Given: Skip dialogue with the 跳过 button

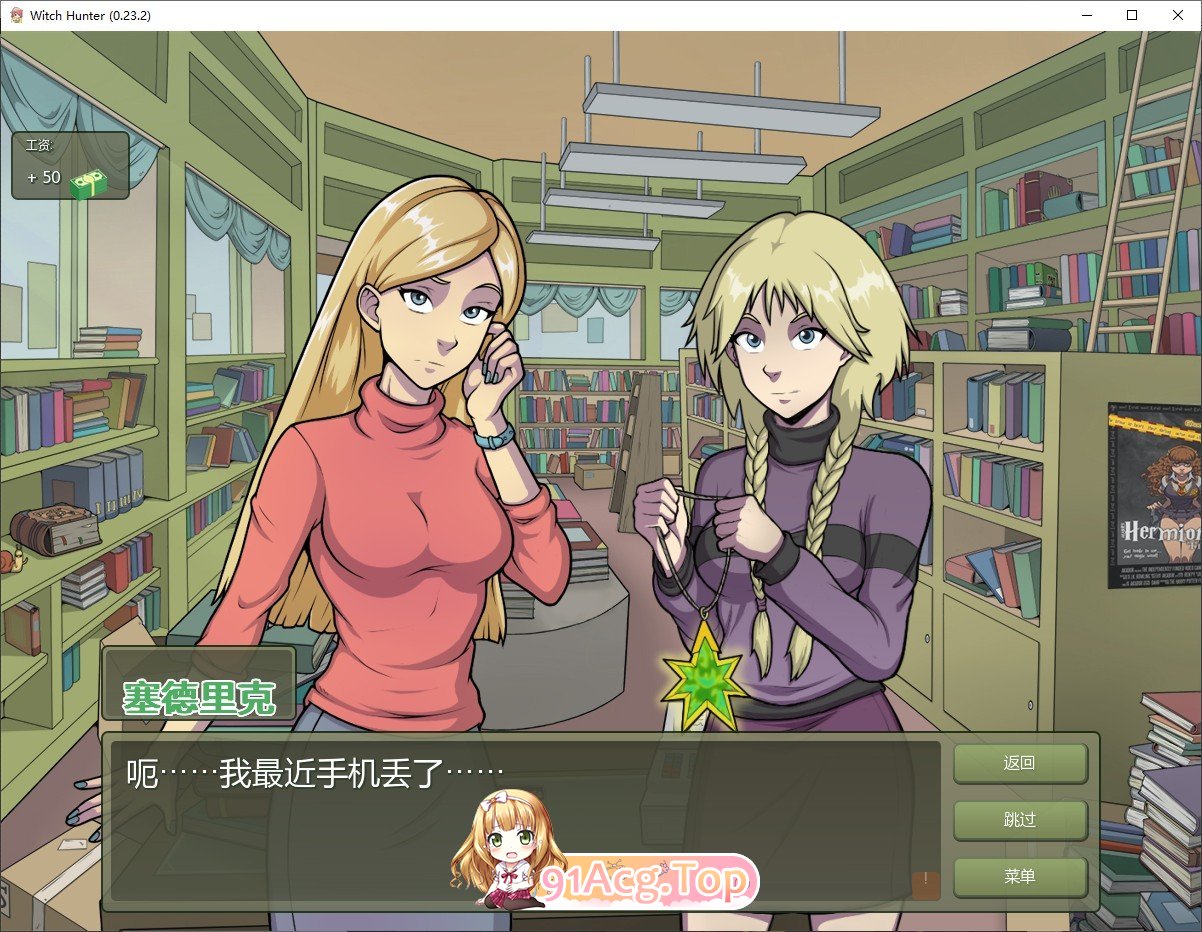Looking at the screenshot, I should click(x=1019, y=820).
